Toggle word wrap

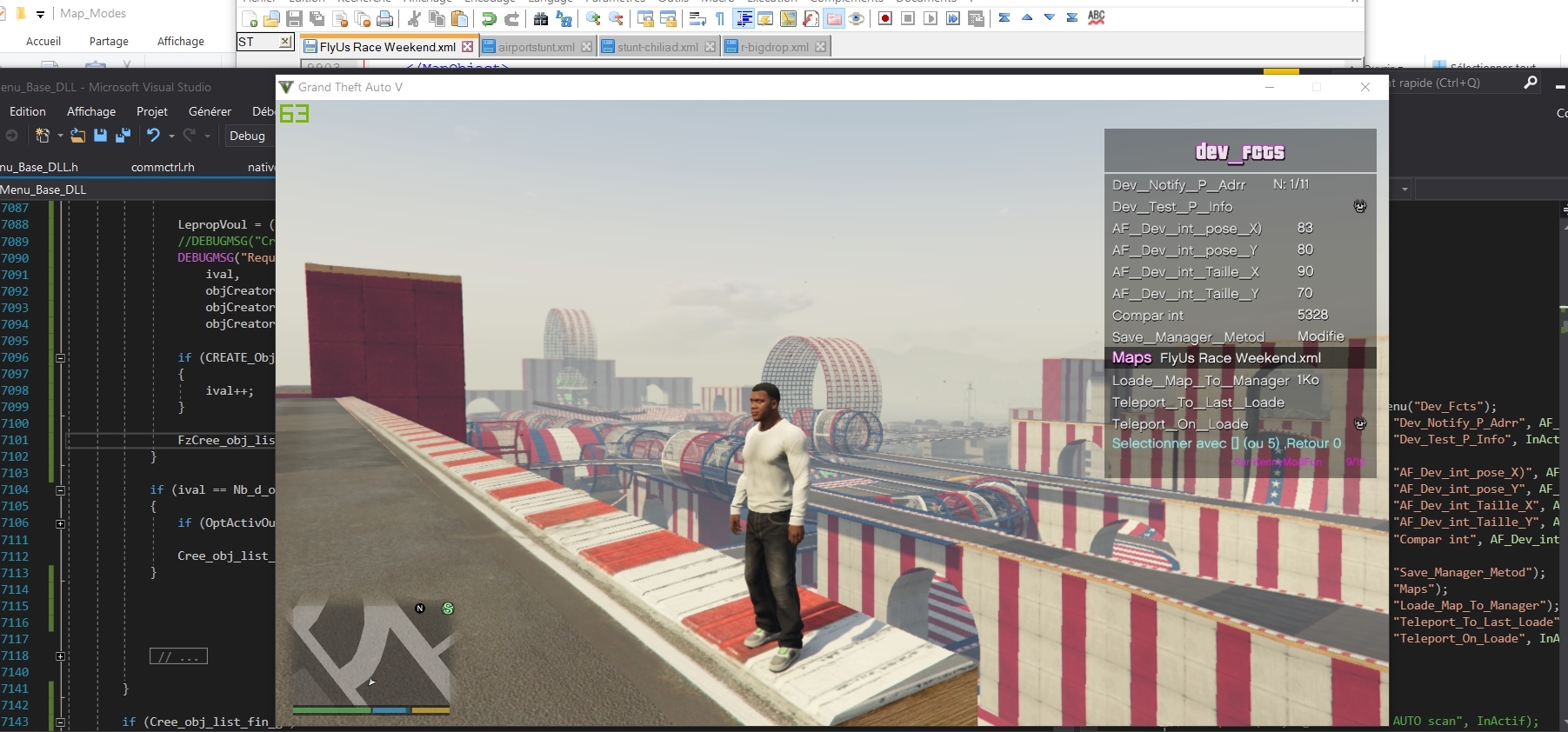click(697, 18)
